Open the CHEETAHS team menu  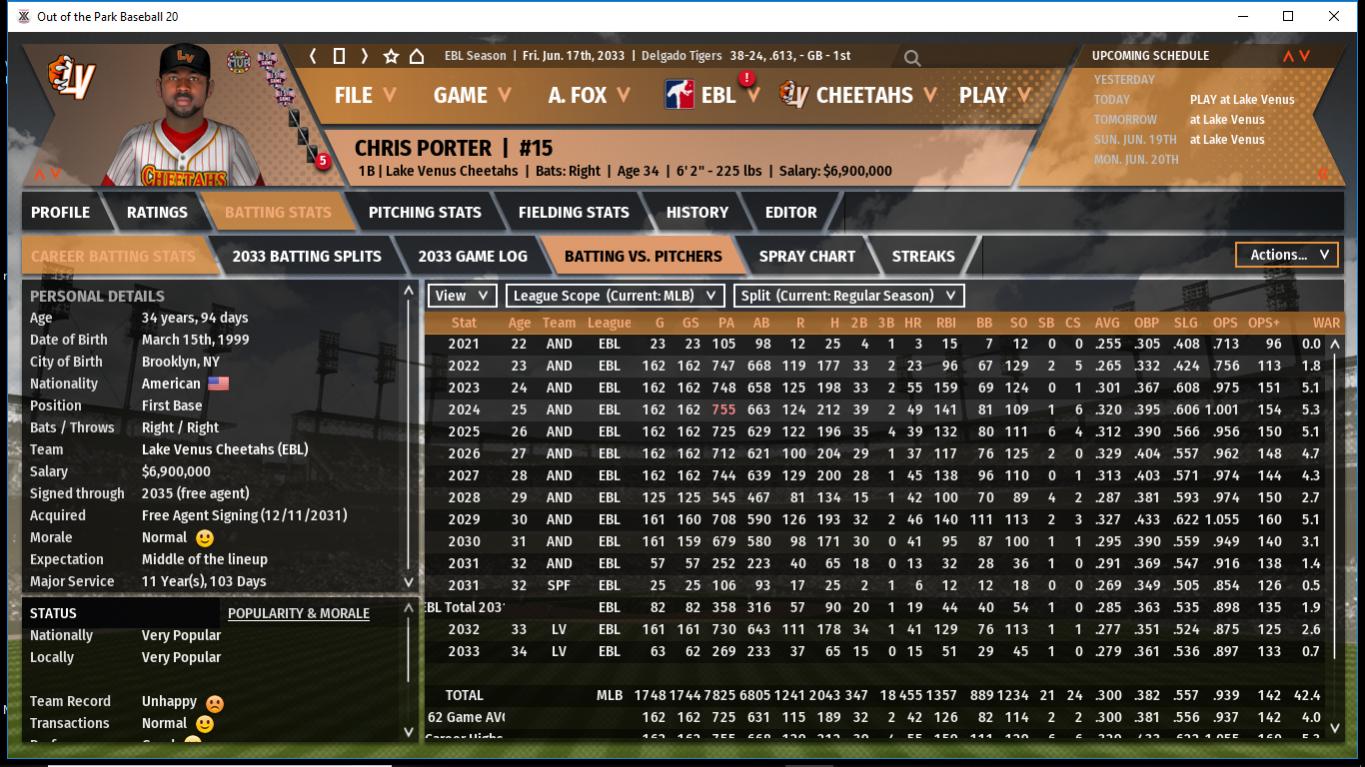coord(863,95)
